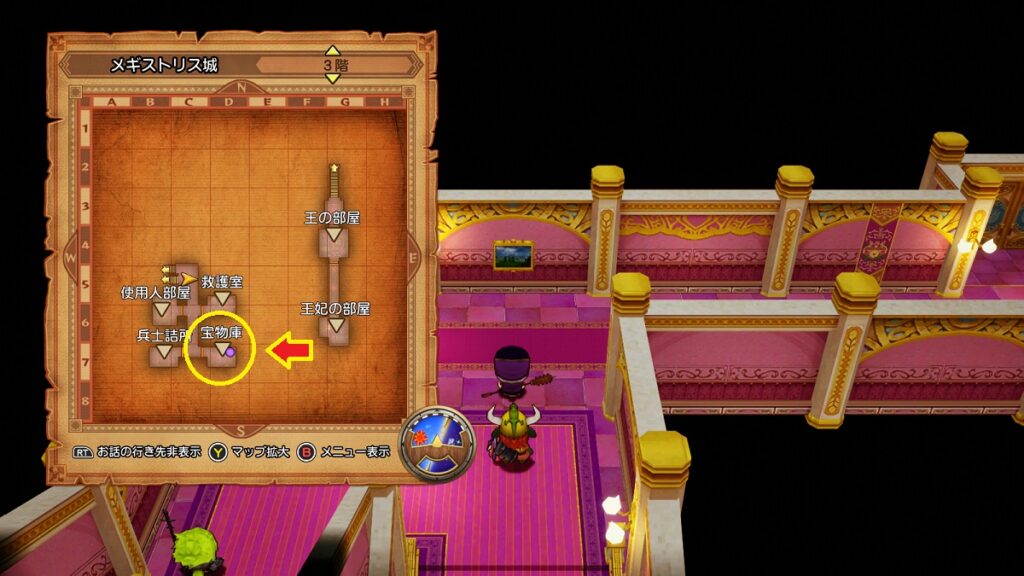Image resolution: width=1024 pixels, height=576 pixels.
Task: Pick the 兵士詰所 room on the map
Action: click(163, 352)
